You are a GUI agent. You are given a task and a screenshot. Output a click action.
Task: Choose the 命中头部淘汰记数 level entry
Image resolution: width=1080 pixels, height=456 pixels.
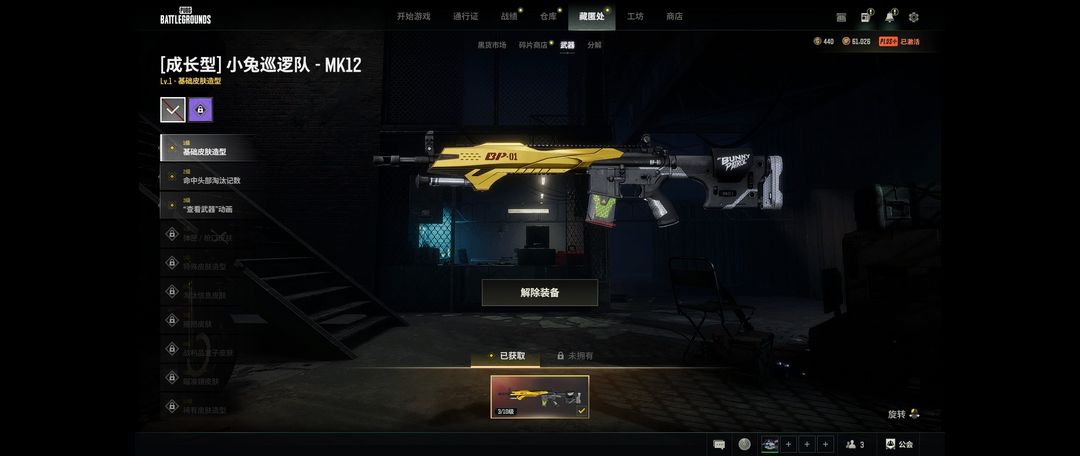pyautogui.click(x=210, y=177)
